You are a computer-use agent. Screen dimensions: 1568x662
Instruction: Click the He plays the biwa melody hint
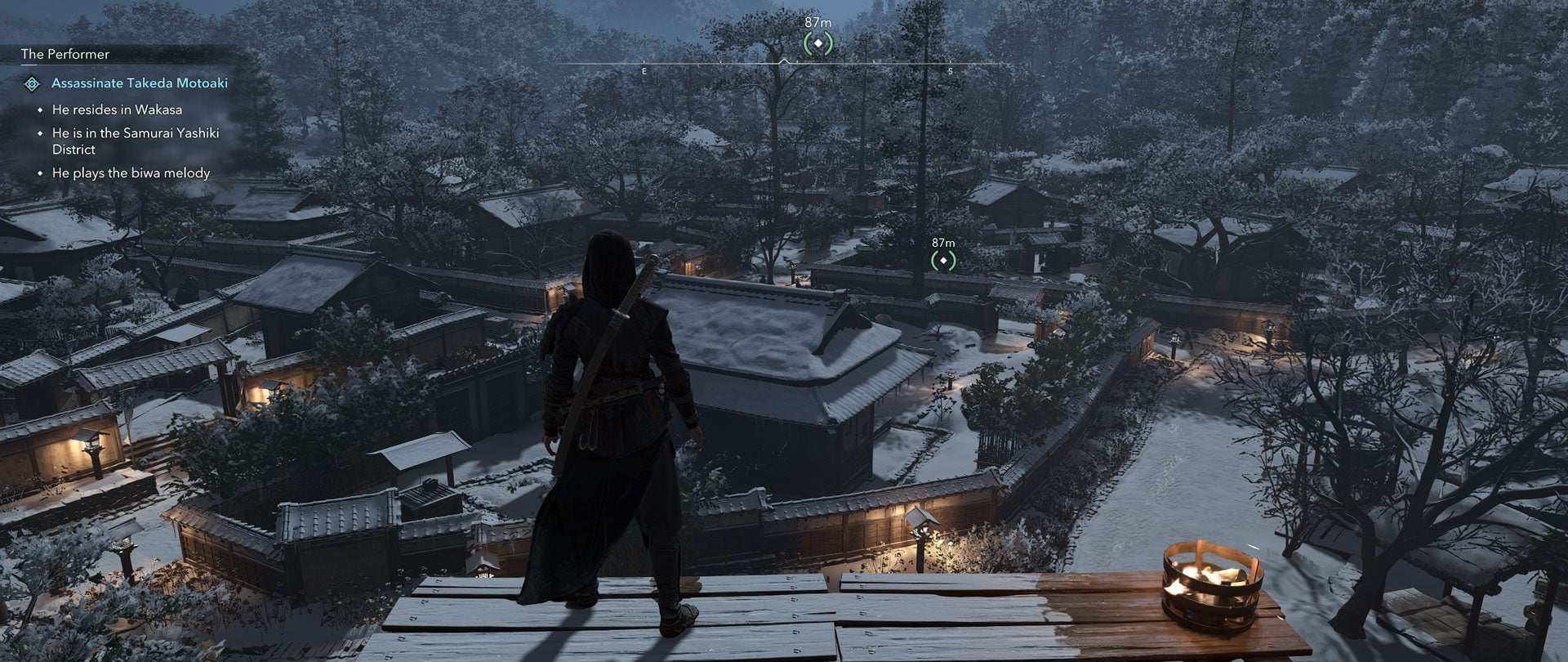click(131, 173)
